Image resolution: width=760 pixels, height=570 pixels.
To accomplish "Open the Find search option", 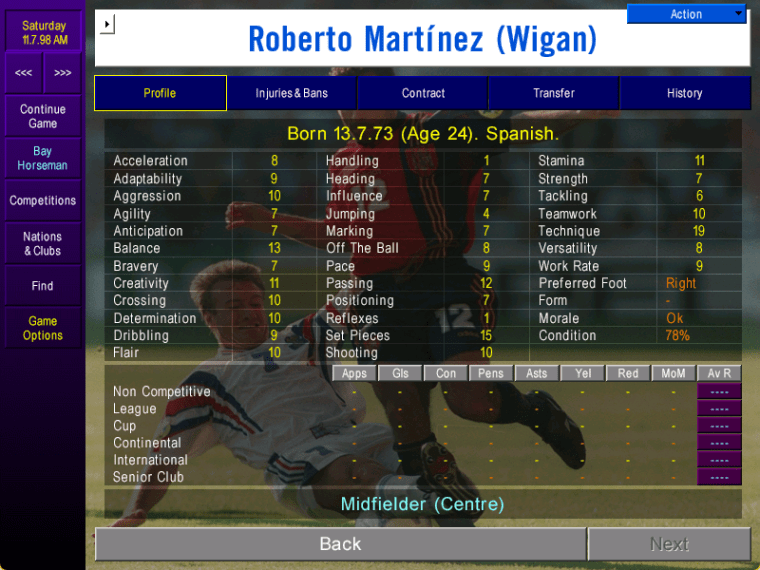I will [x=43, y=286].
